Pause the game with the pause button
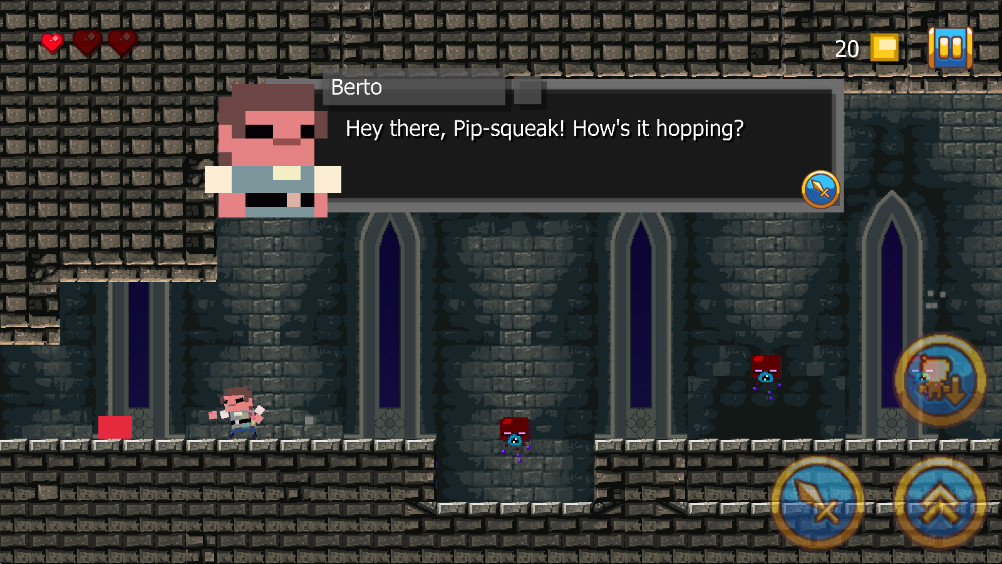The height and width of the screenshot is (564, 1002). click(949, 47)
